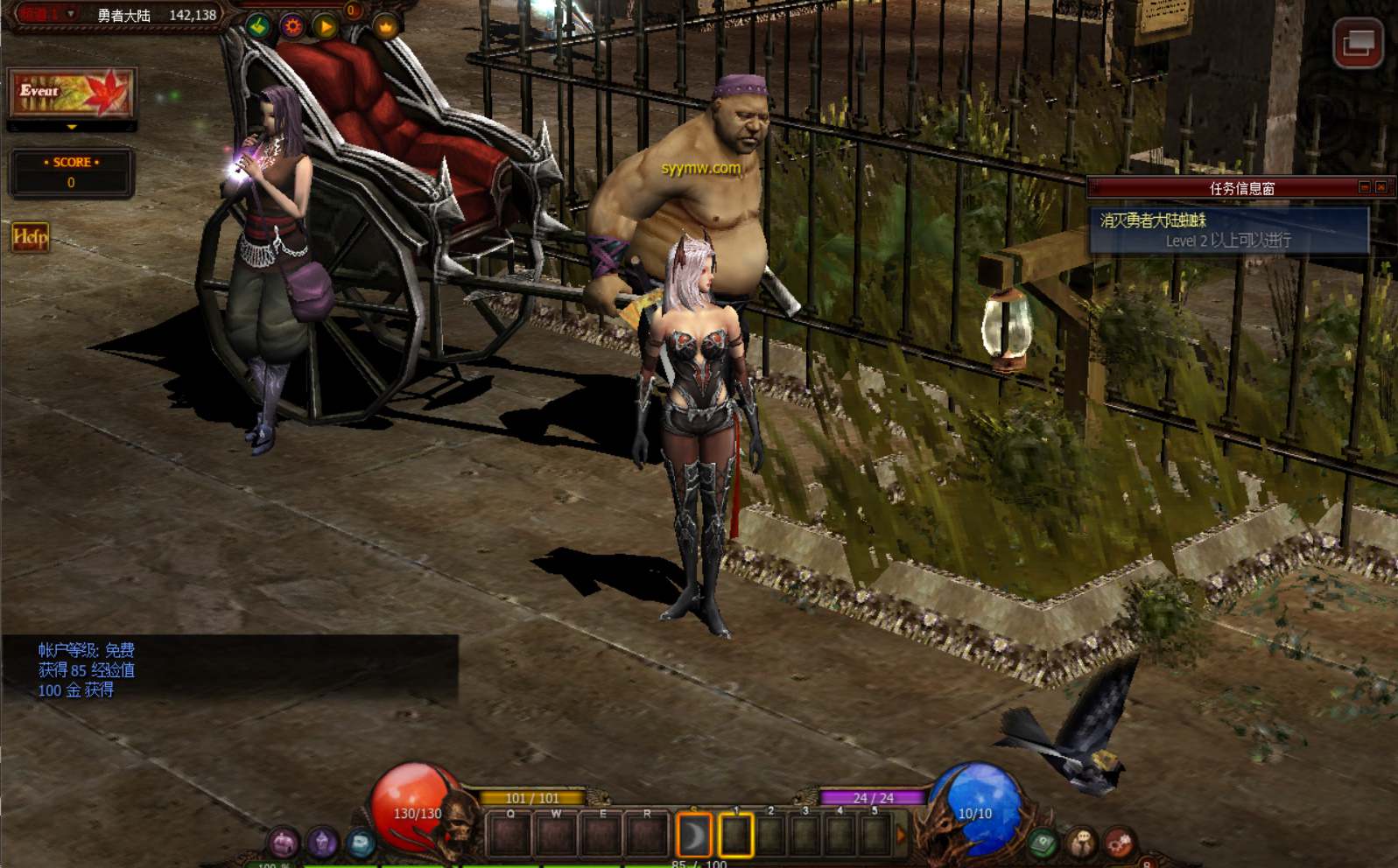Open the gold crown icon
Image resolution: width=1398 pixels, height=868 pixels.
pos(385,27)
